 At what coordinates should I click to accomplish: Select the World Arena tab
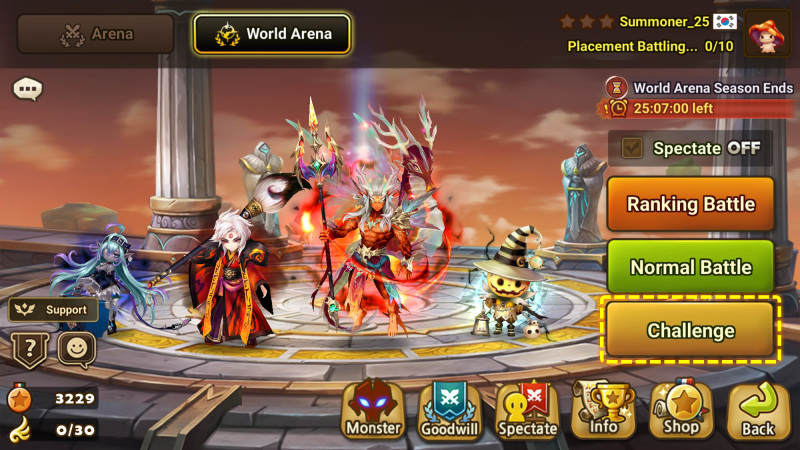coord(272,33)
